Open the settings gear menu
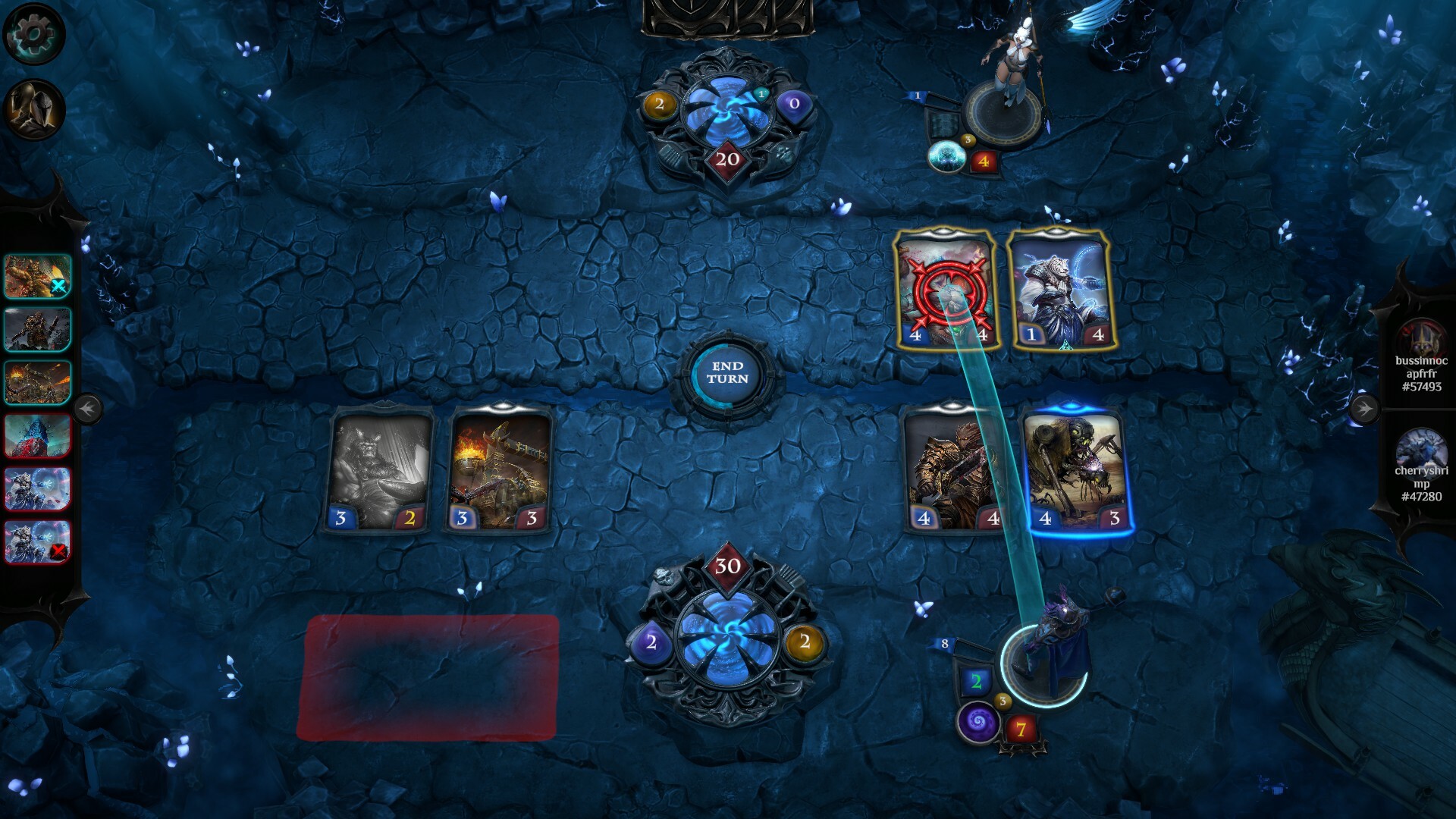This screenshot has width=1456, height=819. 32,32
